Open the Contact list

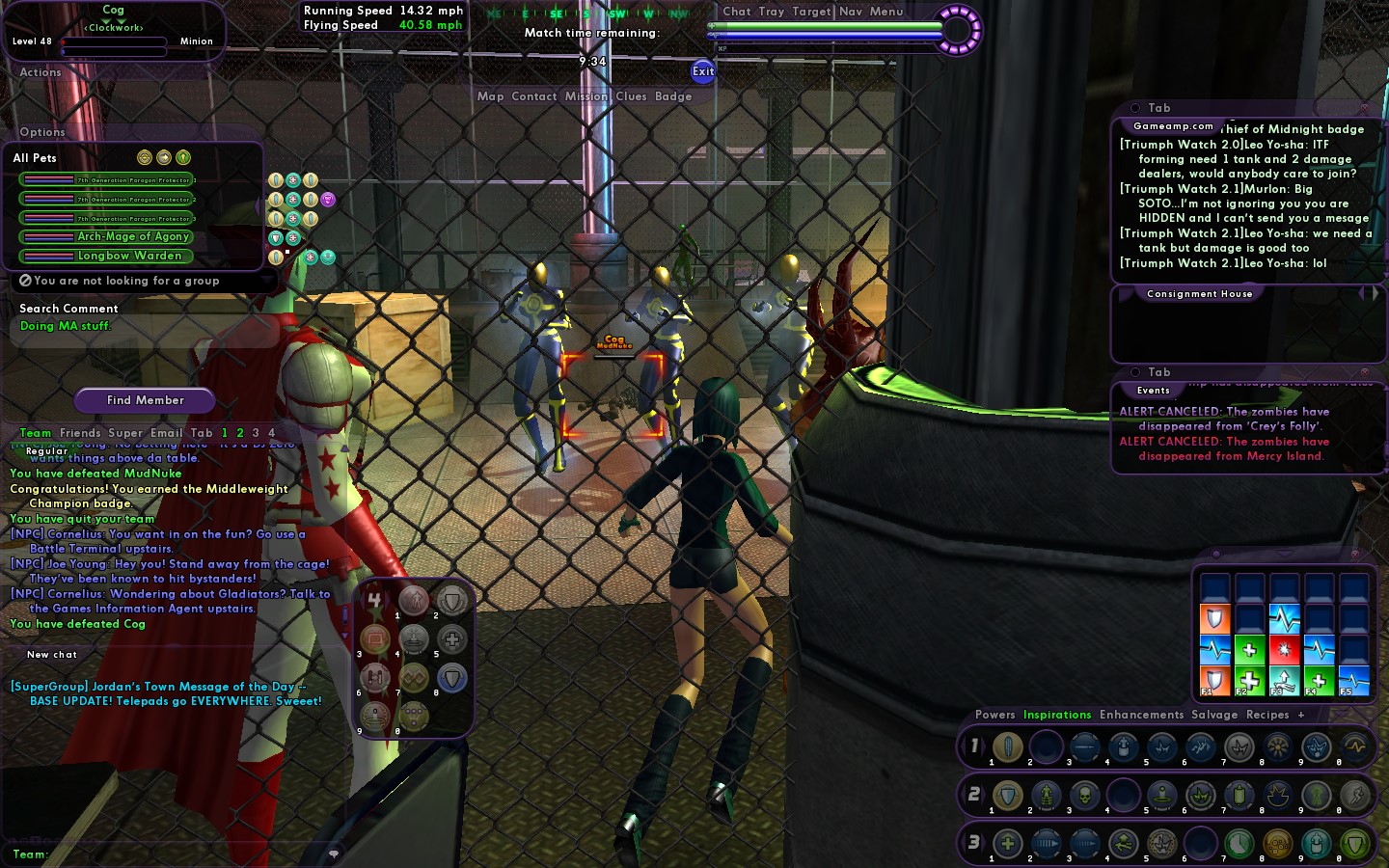coord(534,96)
